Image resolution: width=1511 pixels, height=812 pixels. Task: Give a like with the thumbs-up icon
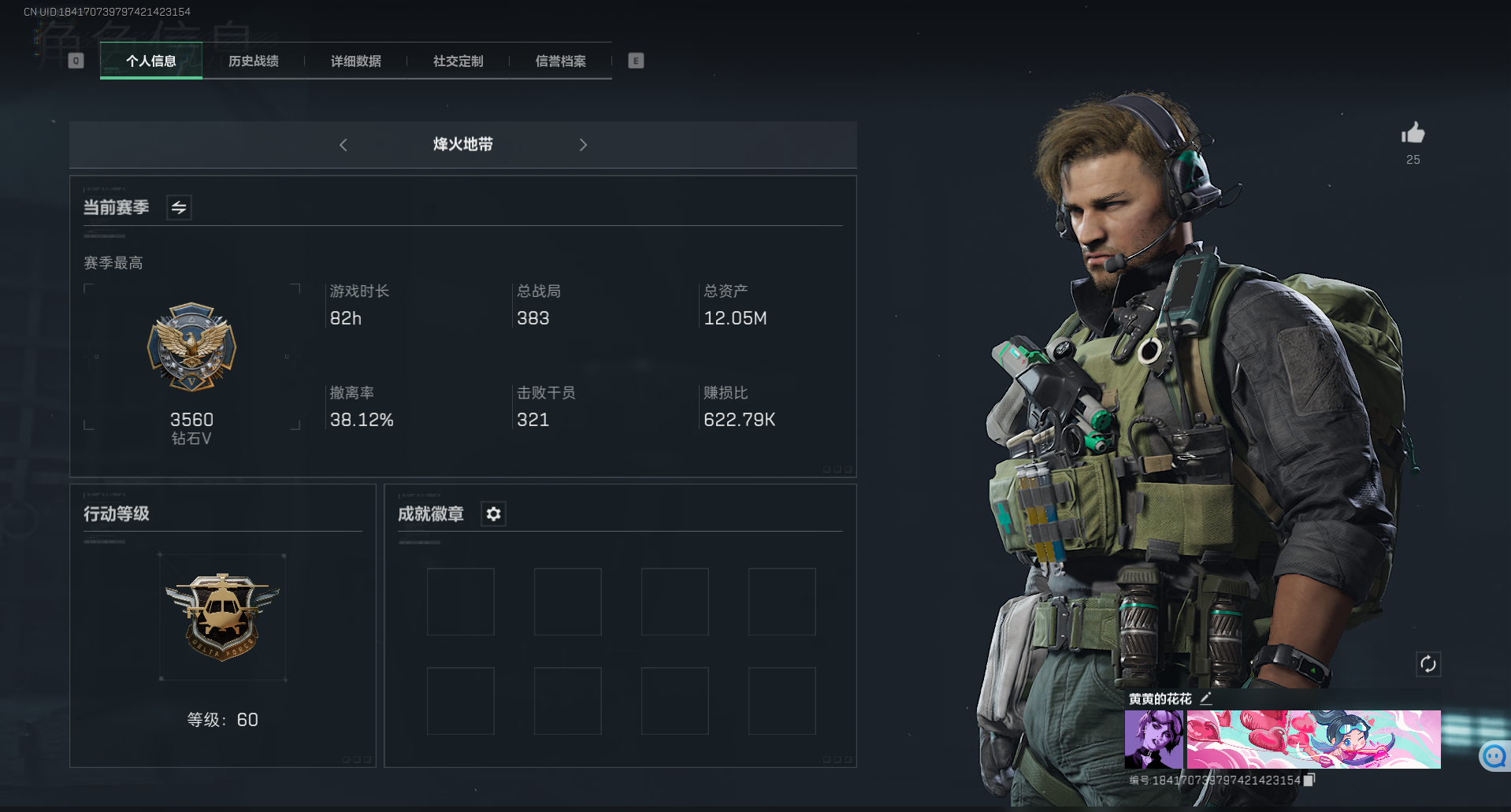click(x=1413, y=134)
